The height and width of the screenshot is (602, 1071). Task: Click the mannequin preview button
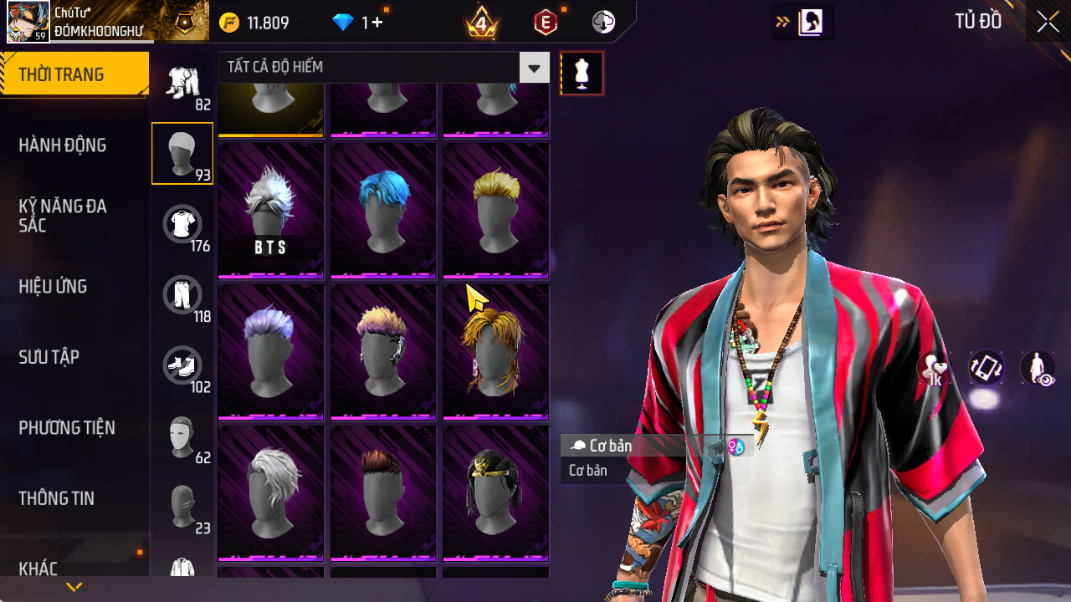click(582, 73)
